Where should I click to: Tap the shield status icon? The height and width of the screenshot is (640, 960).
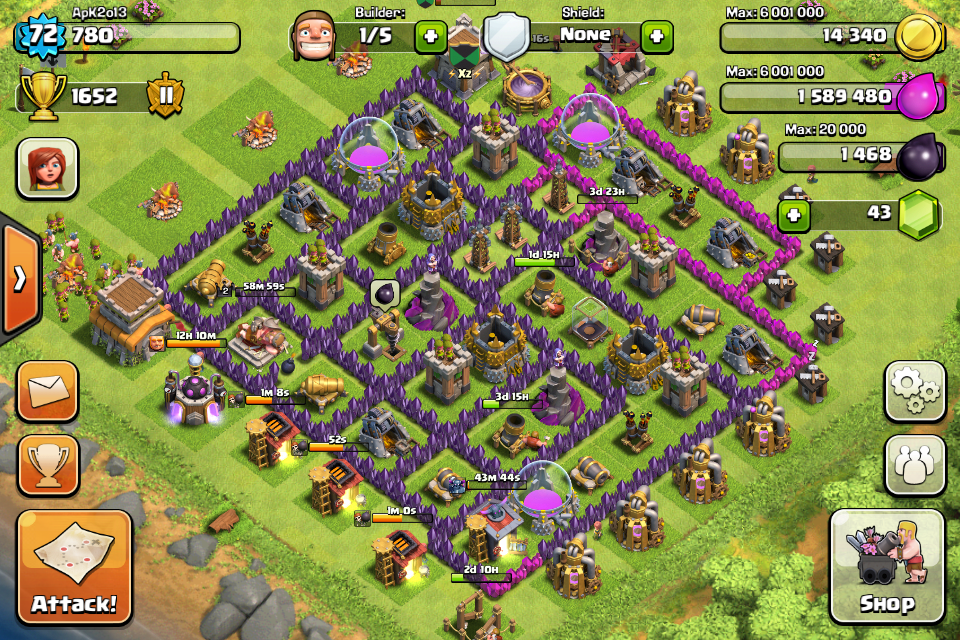[x=507, y=38]
